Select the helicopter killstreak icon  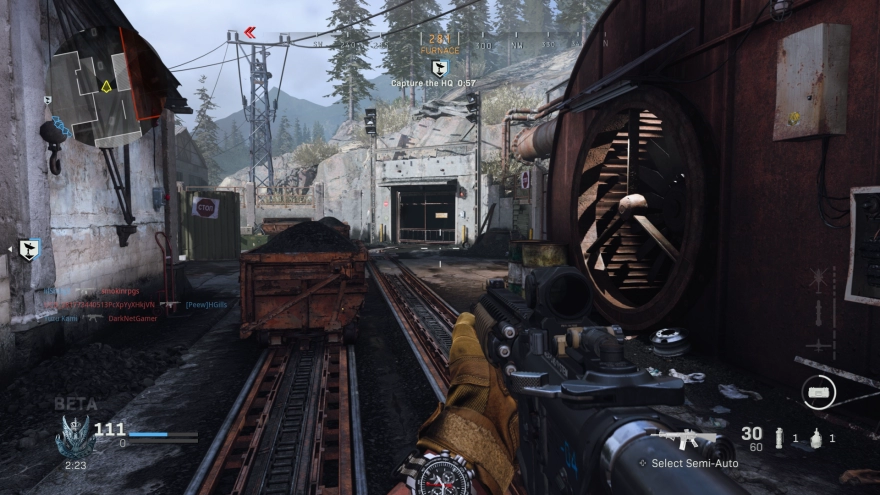pos(820,279)
